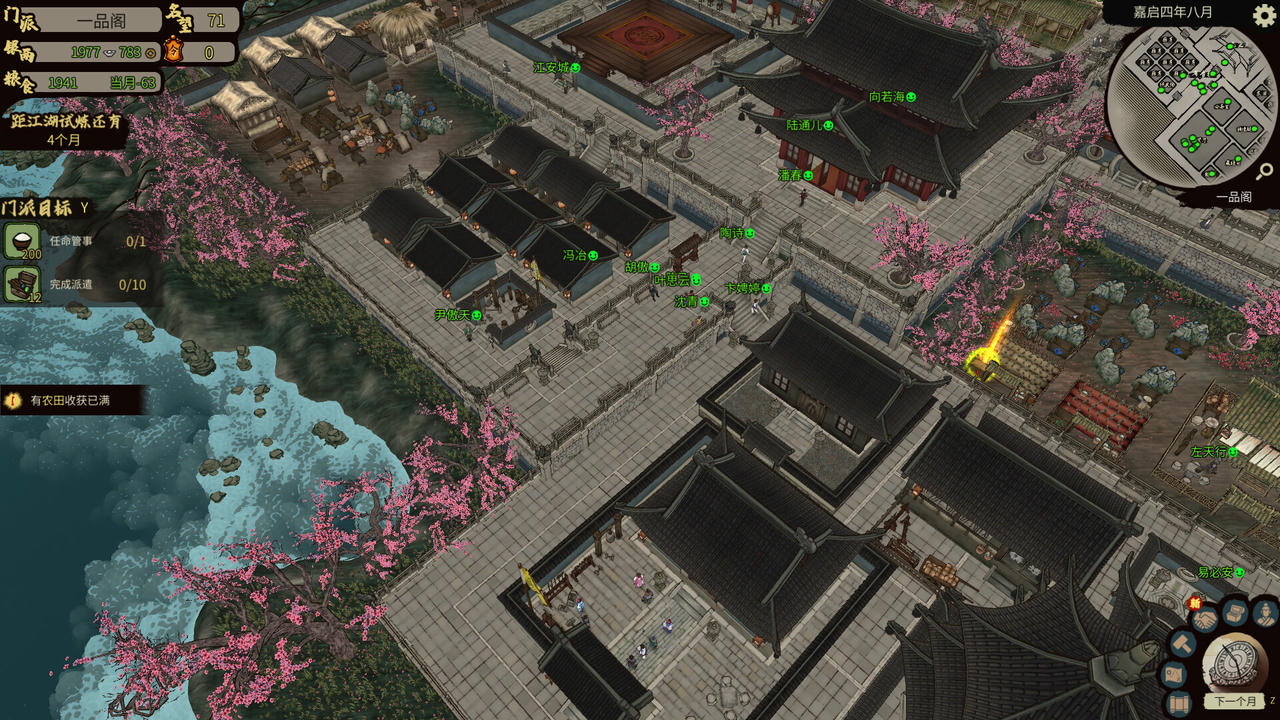The width and height of the screenshot is (1280, 720).
Task: Click the green mood icon beside 尹傲天
Action: [477, 315]
